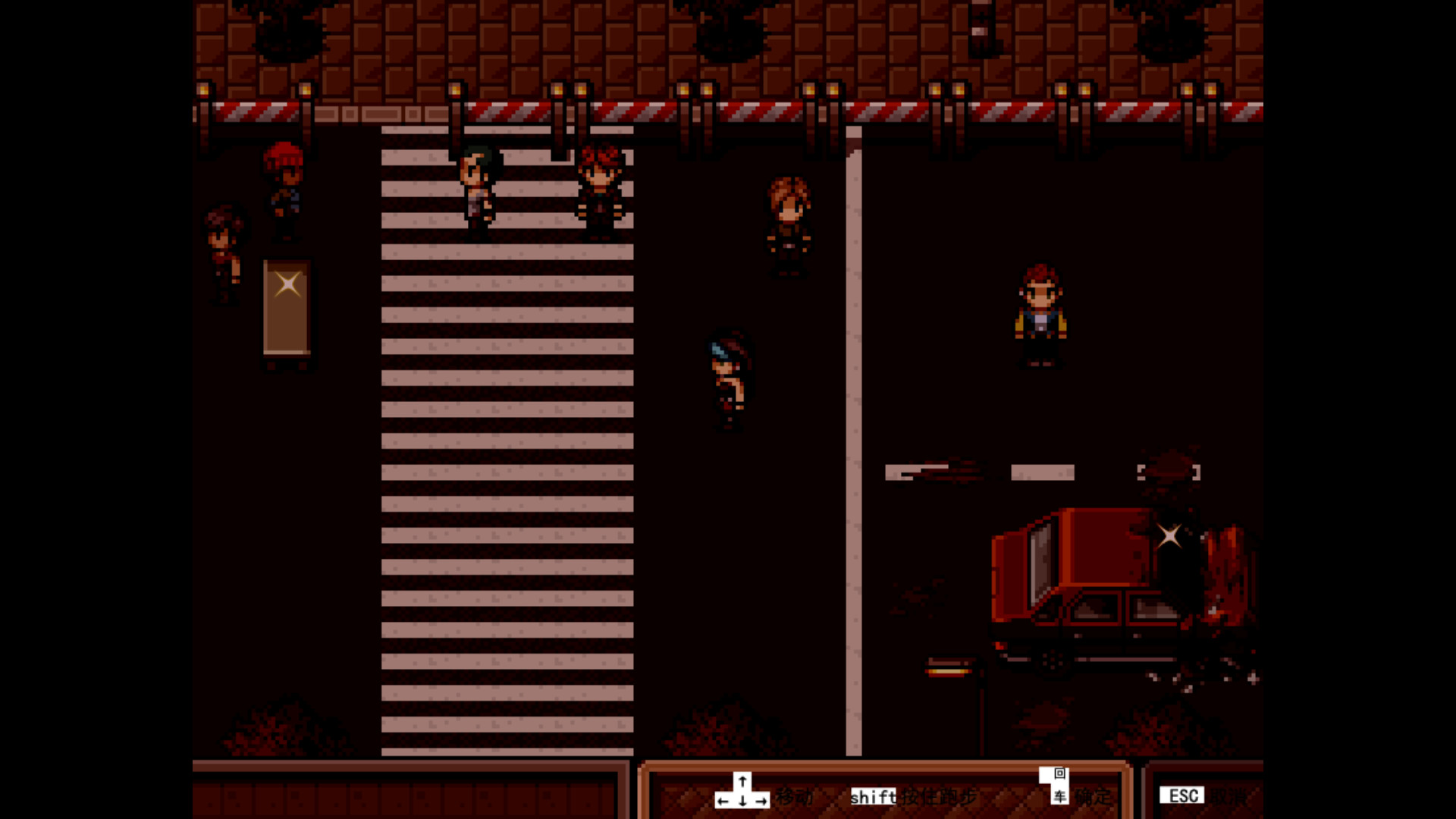Screen dimensions: 1456x819
Task: Click the arrow-keys movement icon labeled 移动
Action: point(742,792)
